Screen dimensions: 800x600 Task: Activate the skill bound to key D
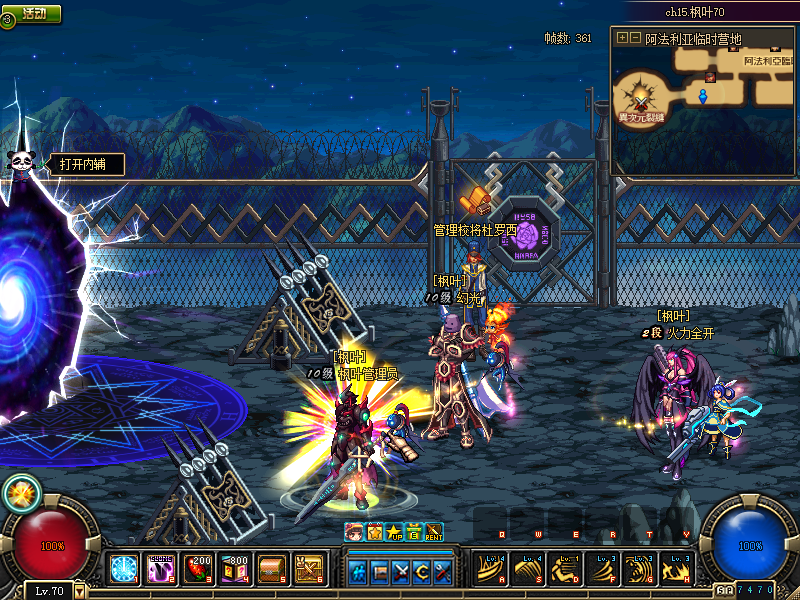pyautogui.click(x=566, y=568)
